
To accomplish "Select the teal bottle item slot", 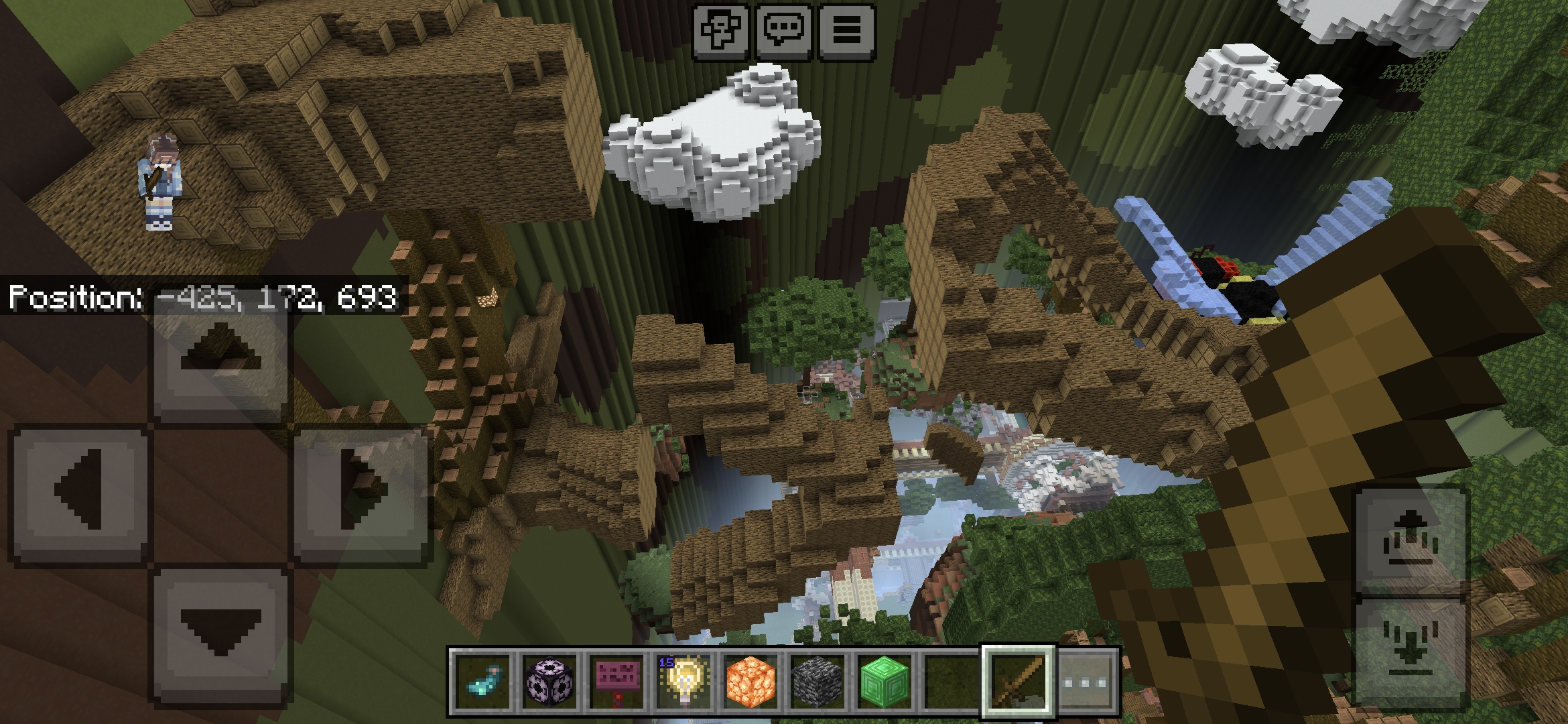I will [483, 682].
